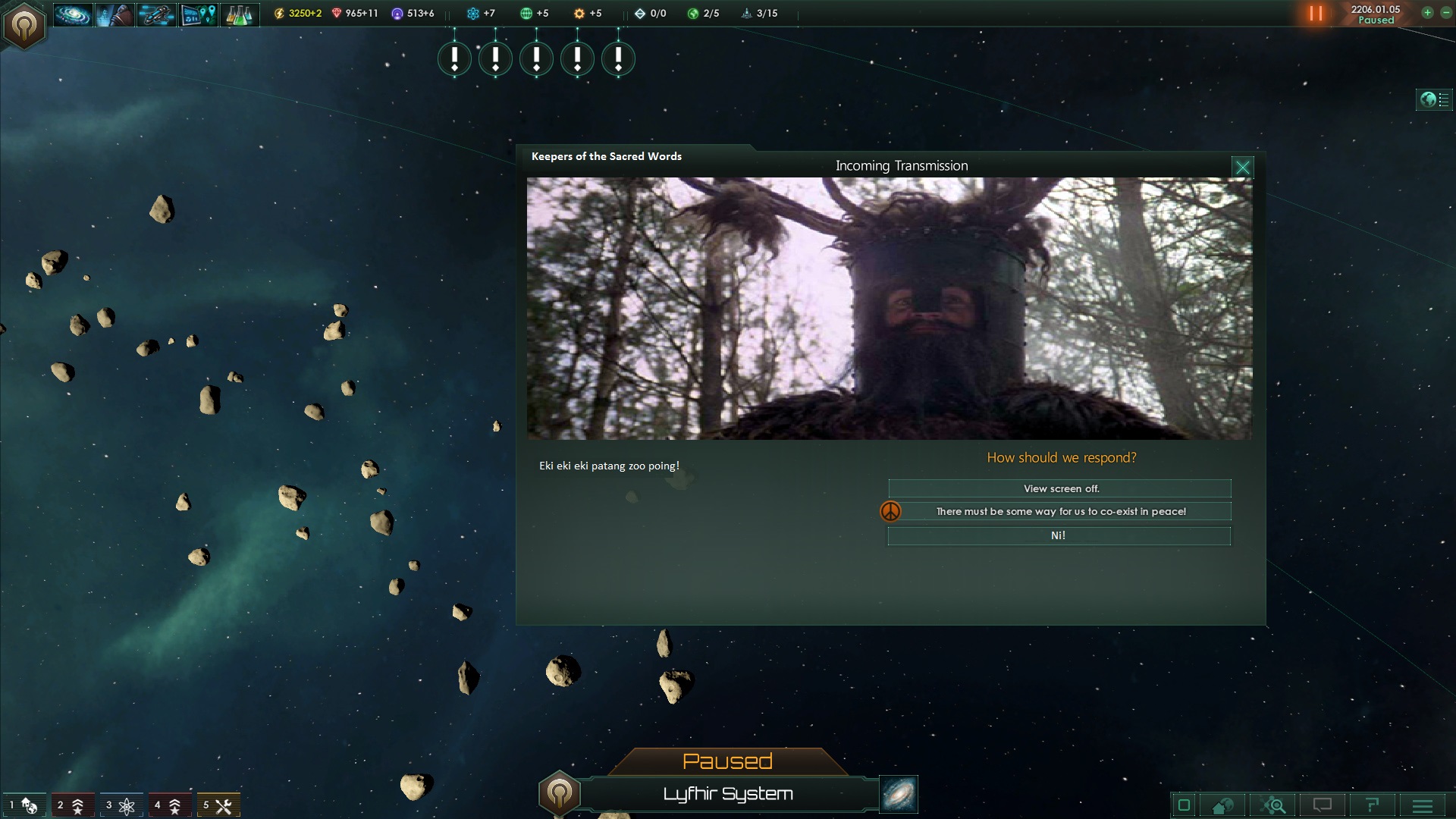Open the game menu hamburger icon
The height and width of the screenshot is (819, 1456).
coord(1421,805)
